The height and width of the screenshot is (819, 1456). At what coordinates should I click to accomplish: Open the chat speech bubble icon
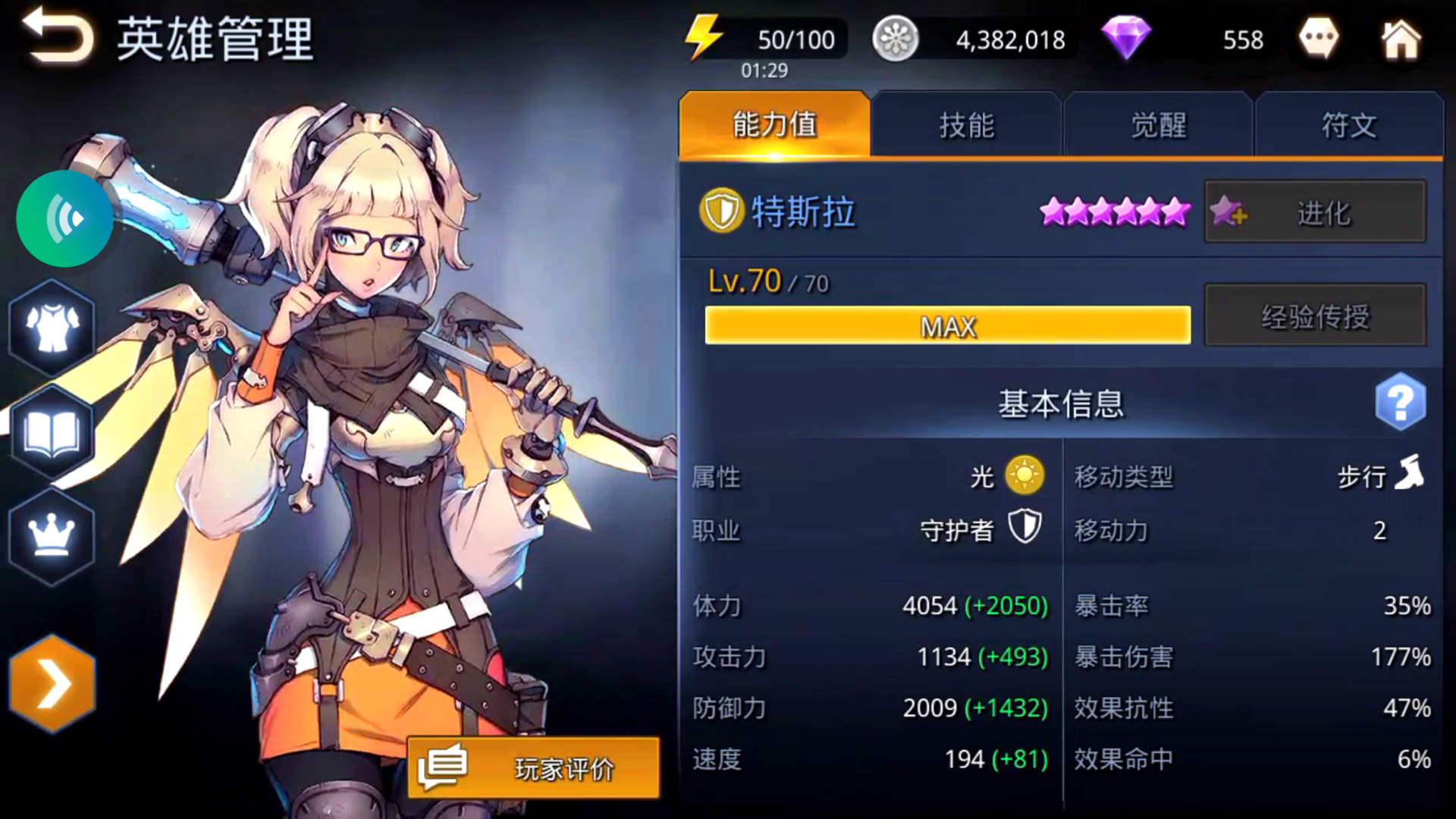[1318, 38]
